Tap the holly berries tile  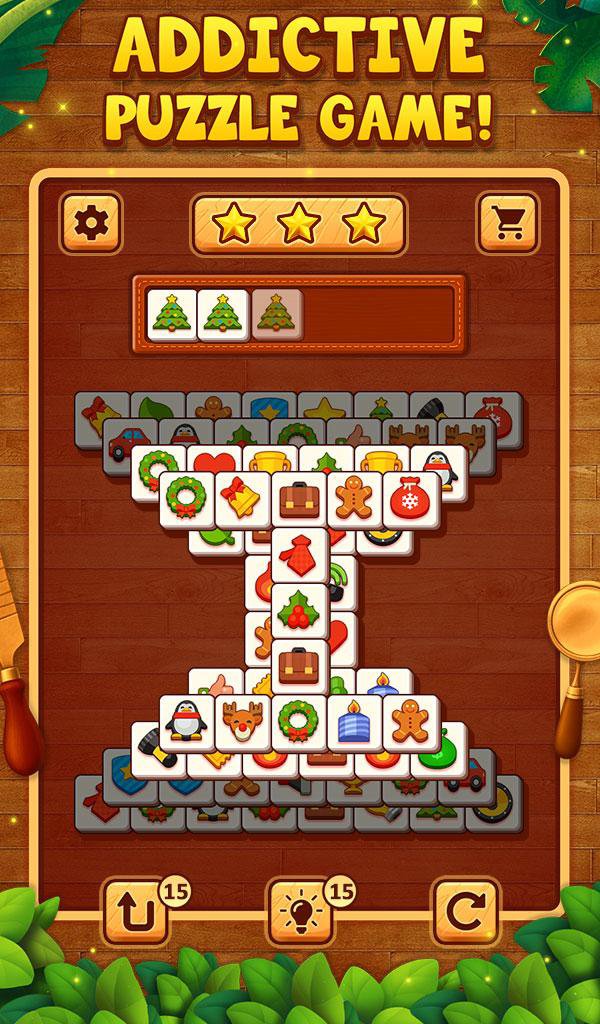click(x=299, y=609)
